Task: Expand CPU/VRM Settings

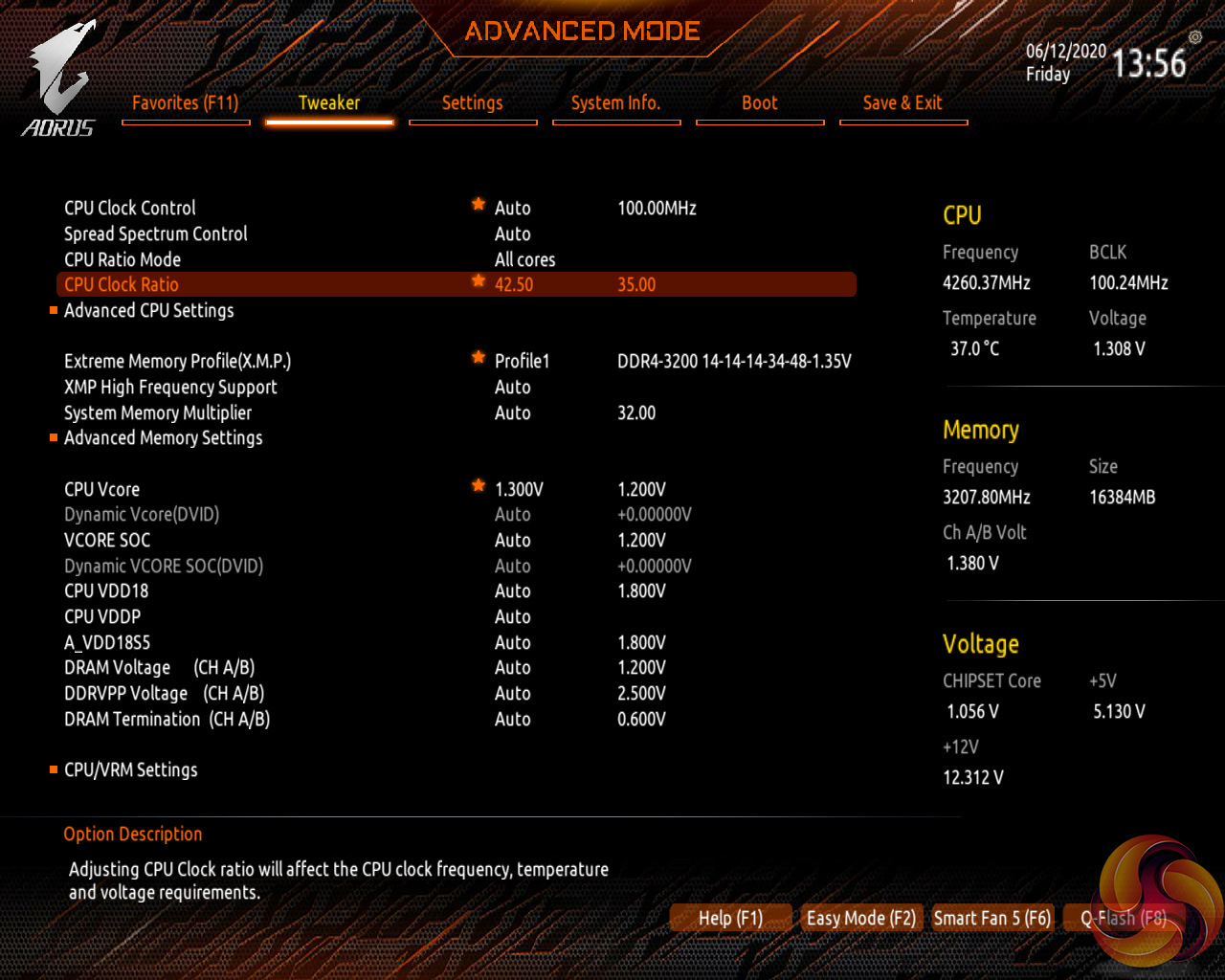Action: [130, 769]
